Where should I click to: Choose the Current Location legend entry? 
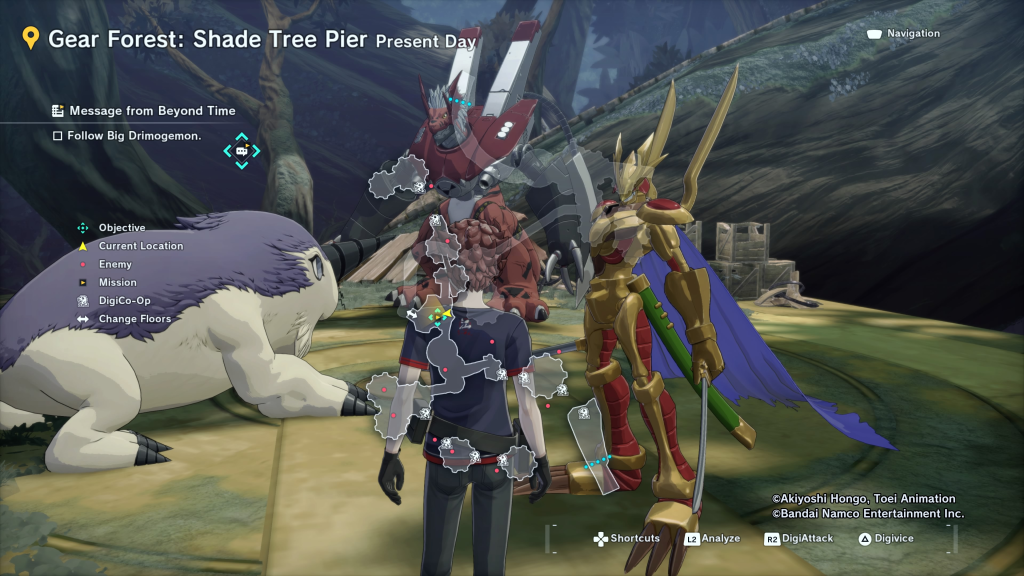[140, 246]
